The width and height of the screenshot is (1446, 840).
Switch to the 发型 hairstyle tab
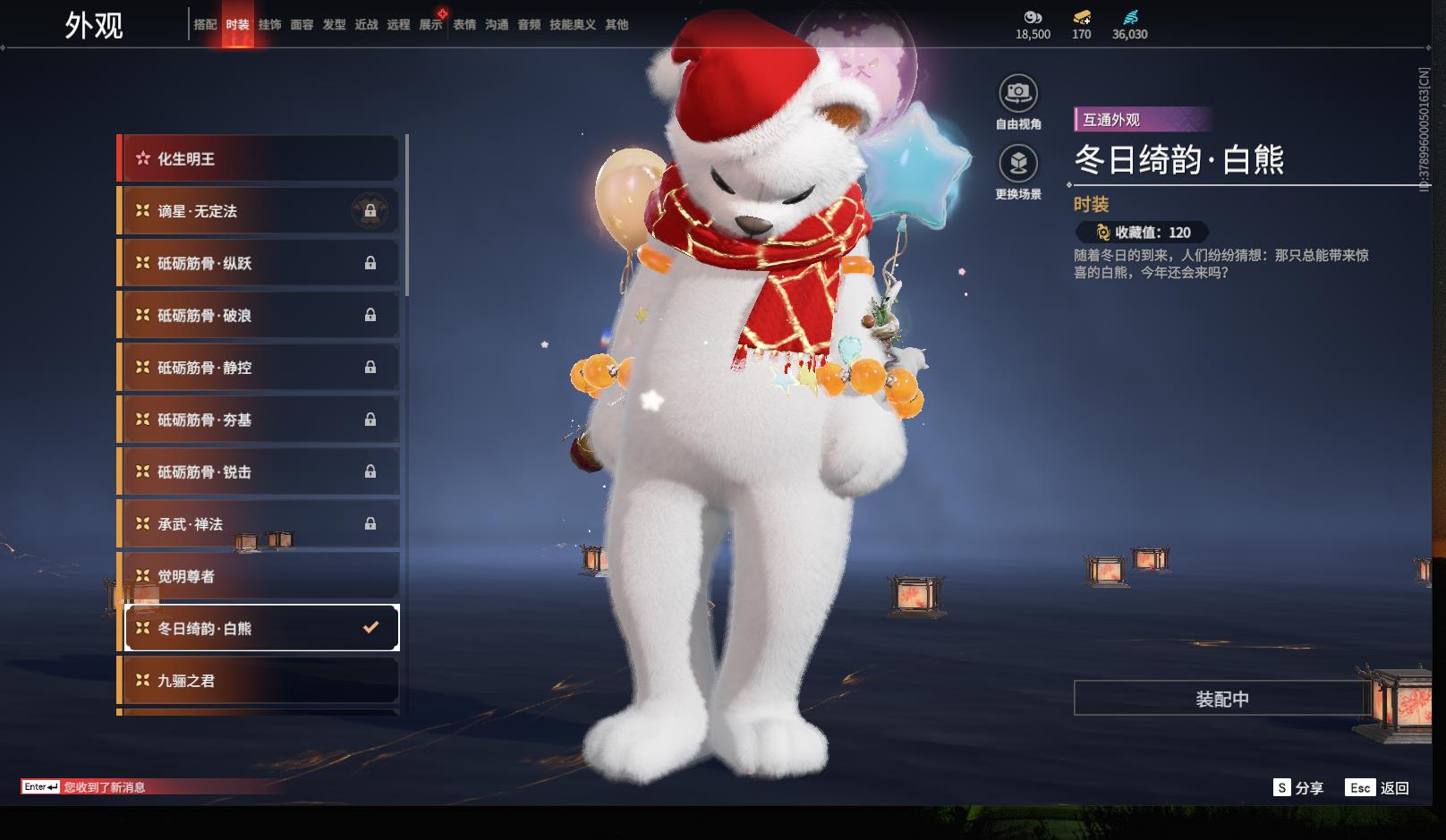334,25
